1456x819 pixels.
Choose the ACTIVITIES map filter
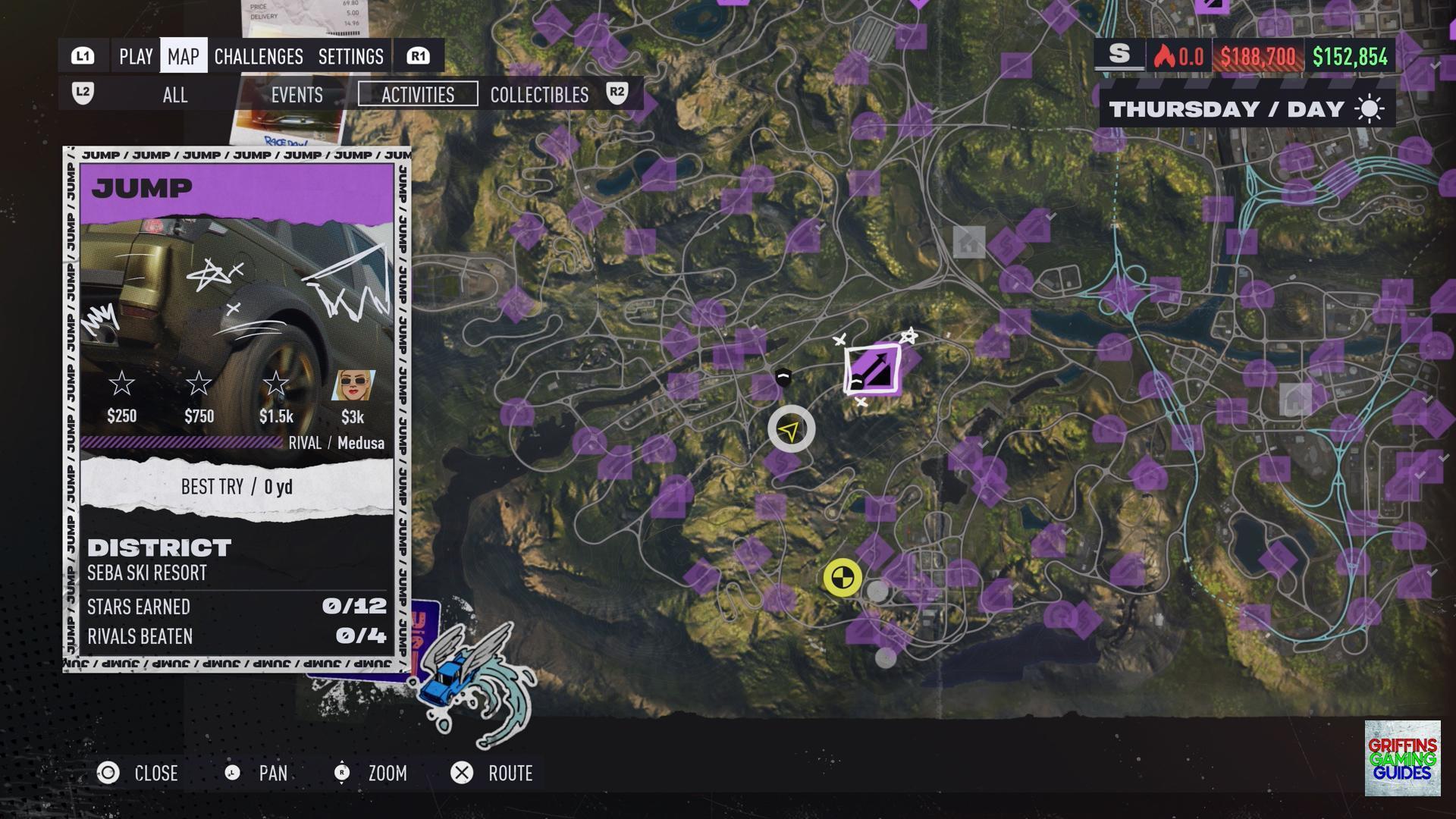tap(418, 95)
